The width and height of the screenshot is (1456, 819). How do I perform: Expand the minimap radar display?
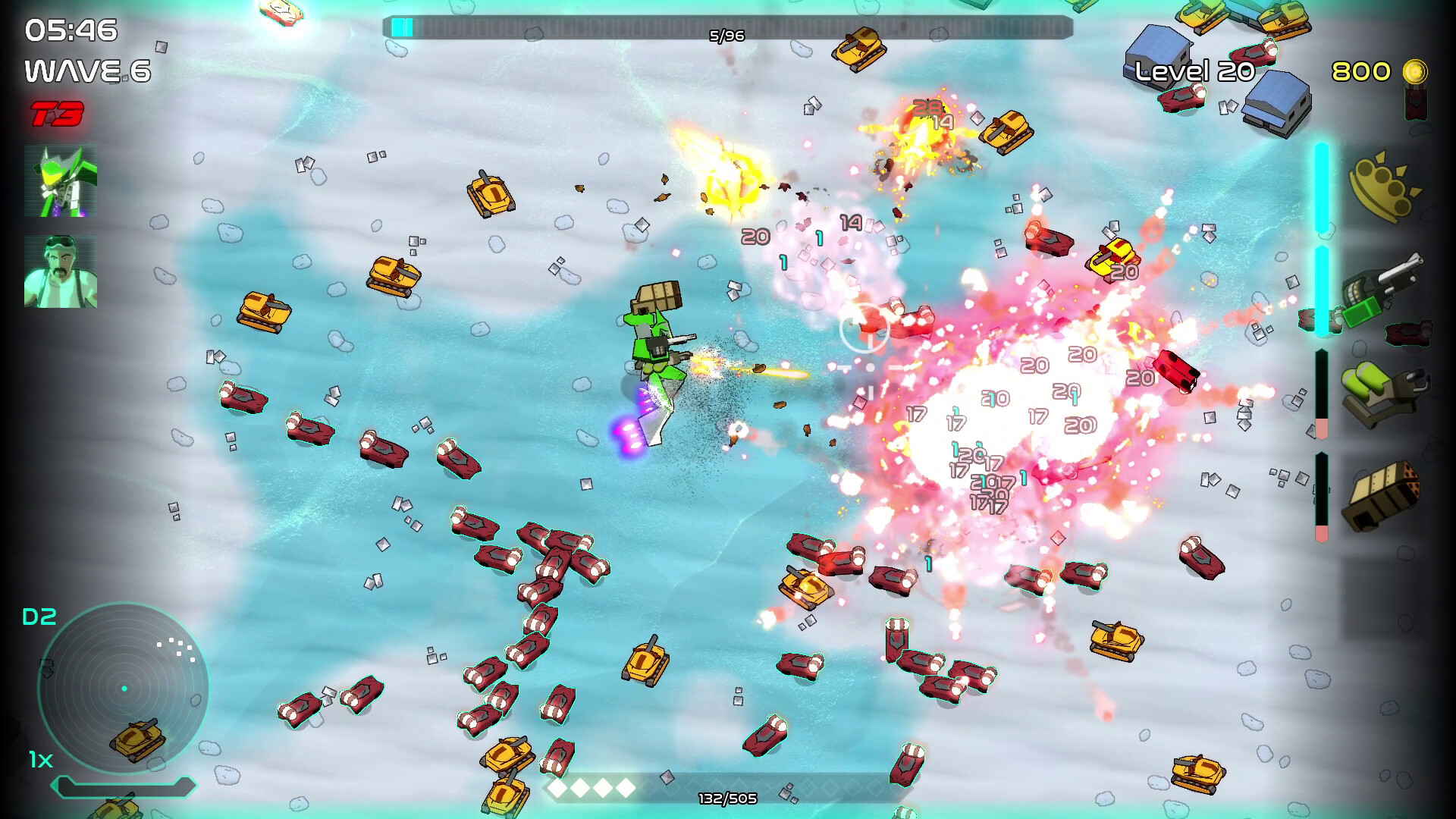(x=124, y=688)
